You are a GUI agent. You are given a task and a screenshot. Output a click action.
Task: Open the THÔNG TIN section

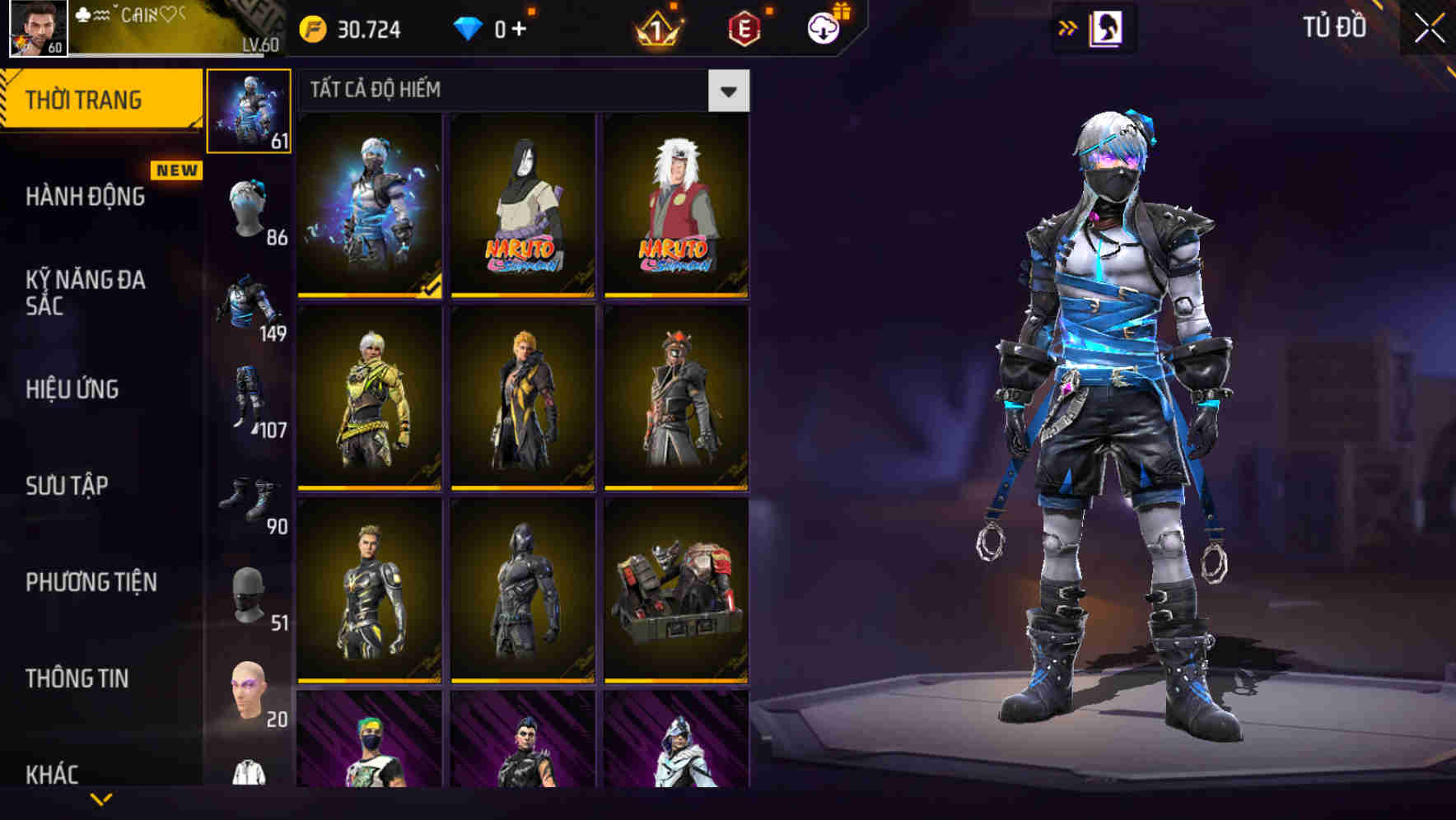point(78,678)
